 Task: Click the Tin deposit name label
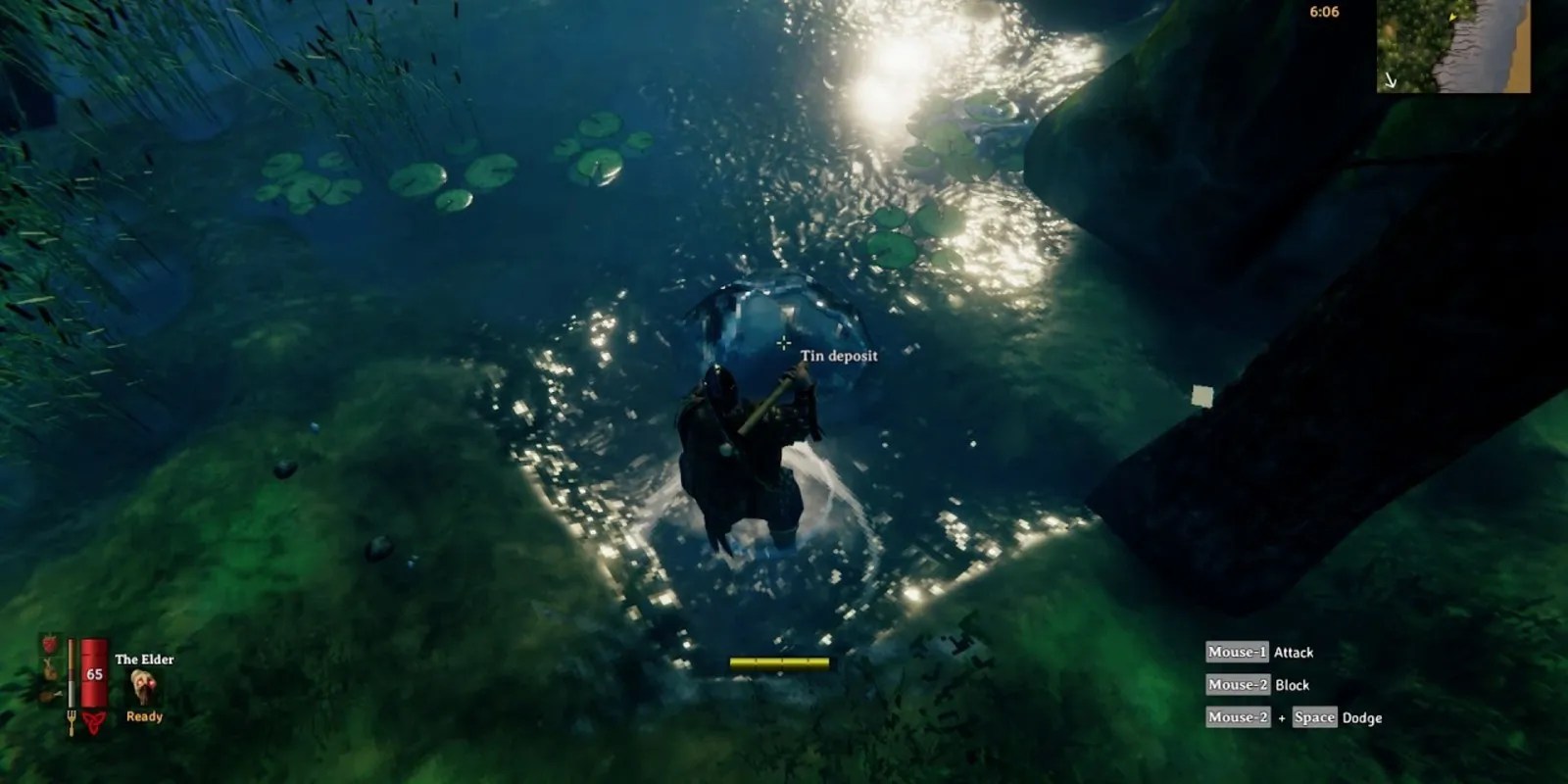(839, 358)
